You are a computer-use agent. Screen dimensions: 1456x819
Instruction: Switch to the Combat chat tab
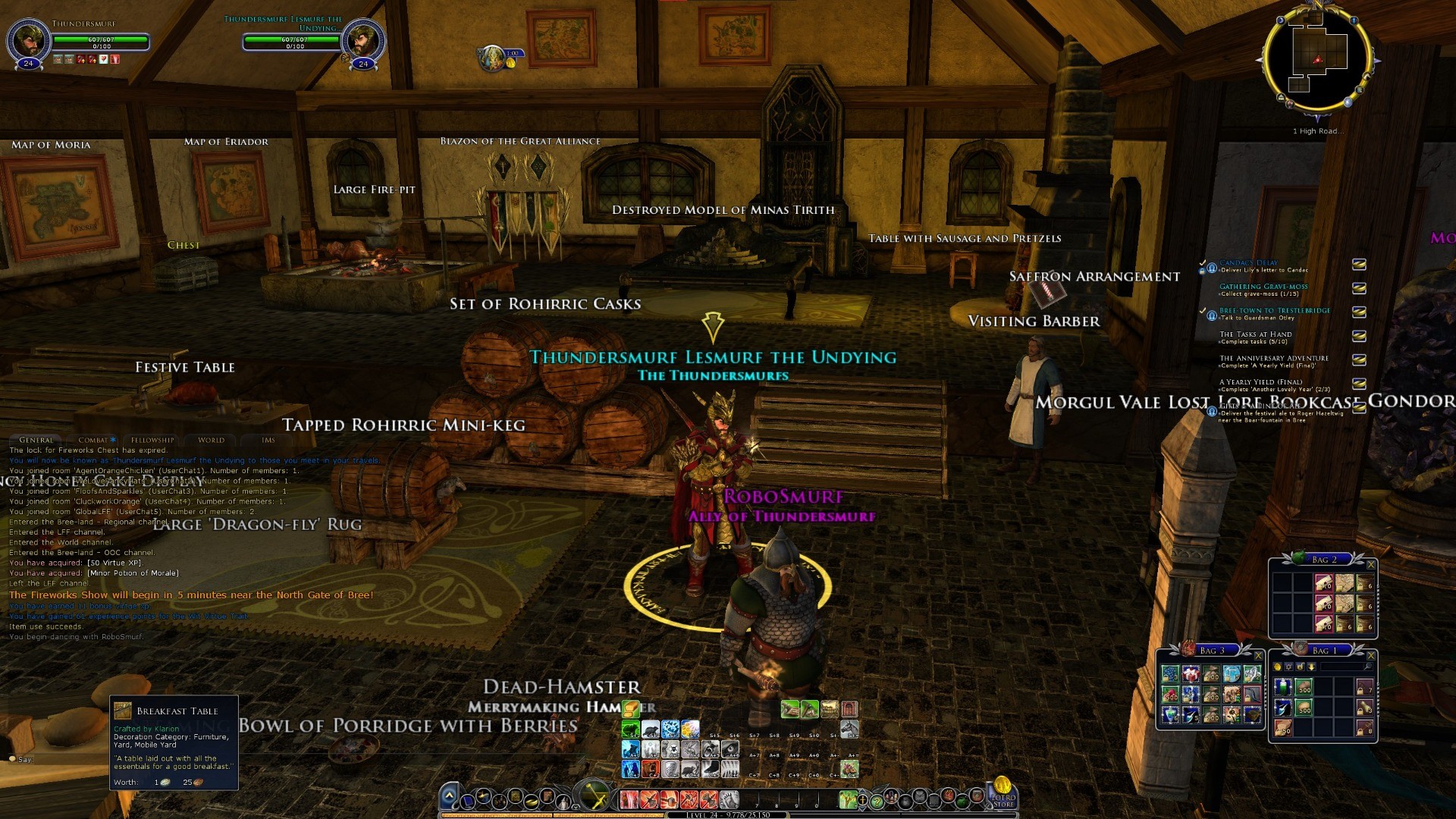point(96,440)
